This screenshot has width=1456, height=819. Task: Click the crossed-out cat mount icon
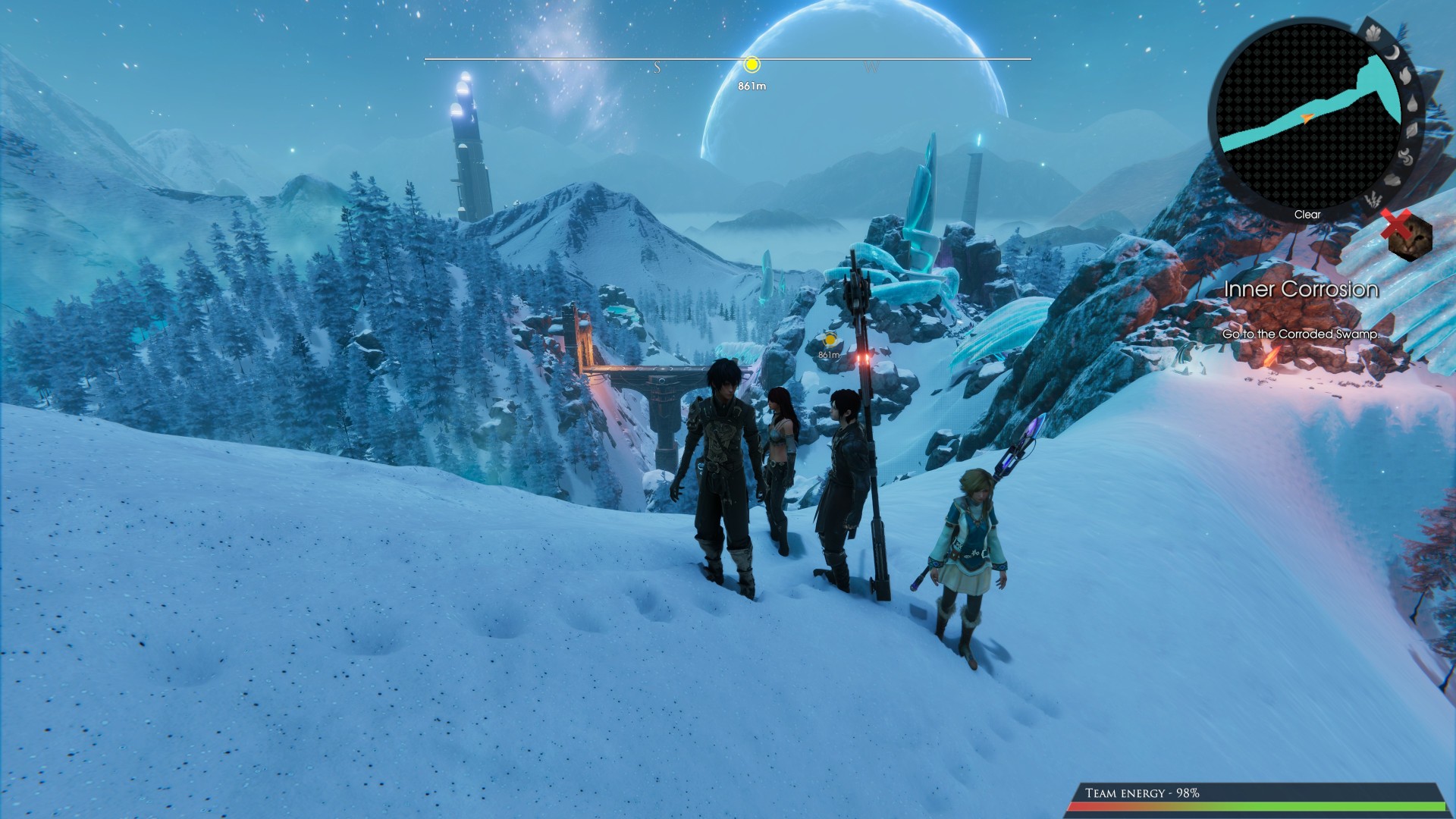1408,236
